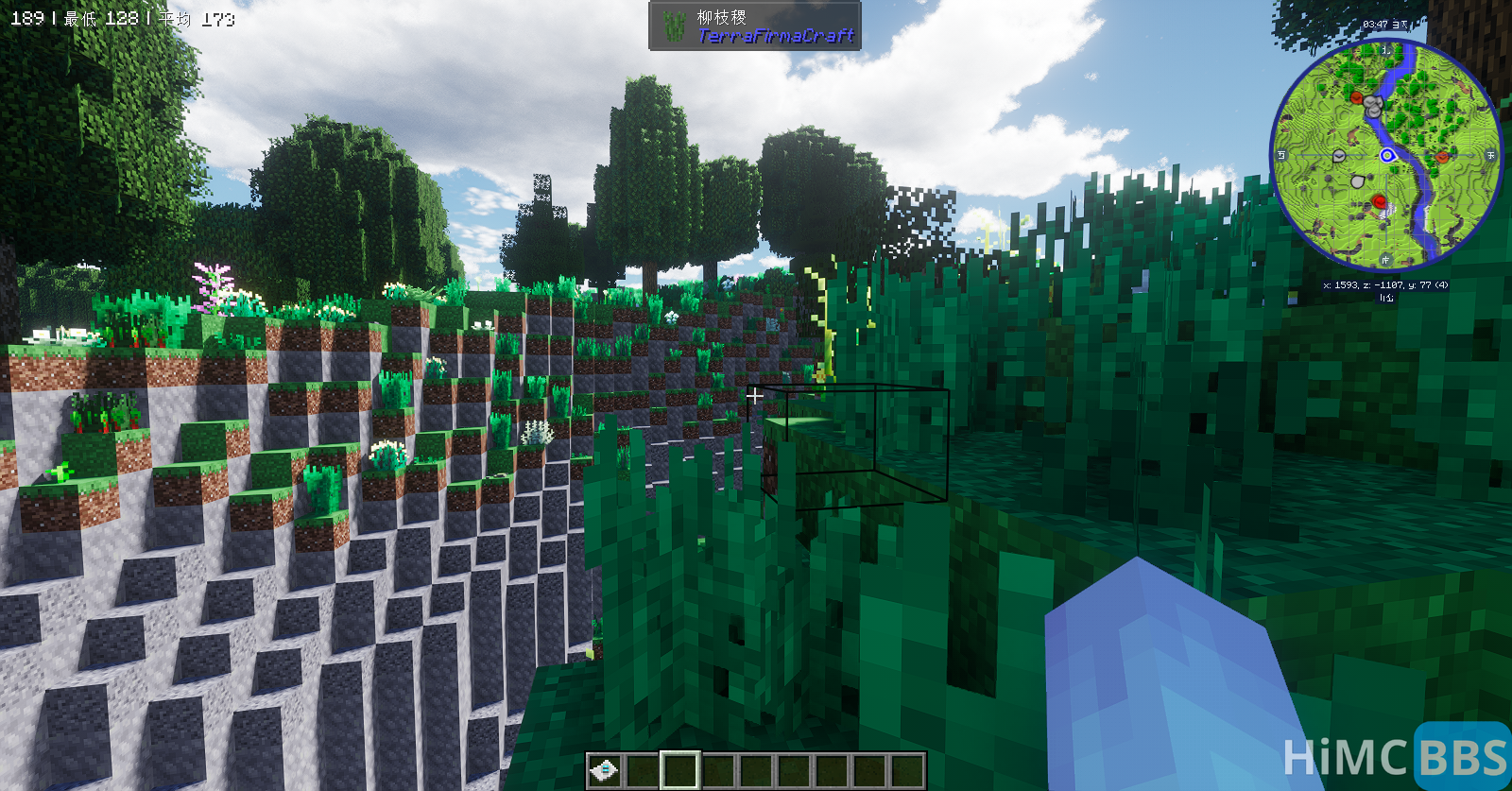This screenshot has height=791, width=1512.
Task: Click the blue BBS badge in the watermark
Action: [1455, 757]
